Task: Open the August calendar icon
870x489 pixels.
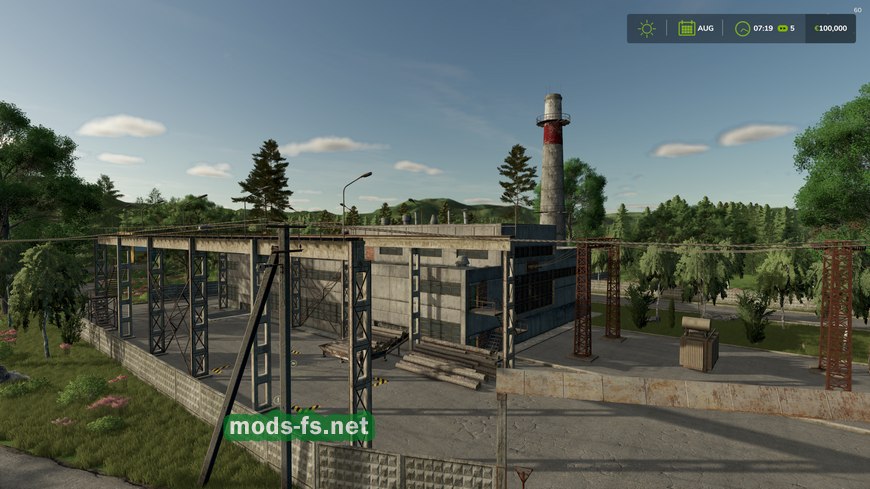Action: click(687, 28)
